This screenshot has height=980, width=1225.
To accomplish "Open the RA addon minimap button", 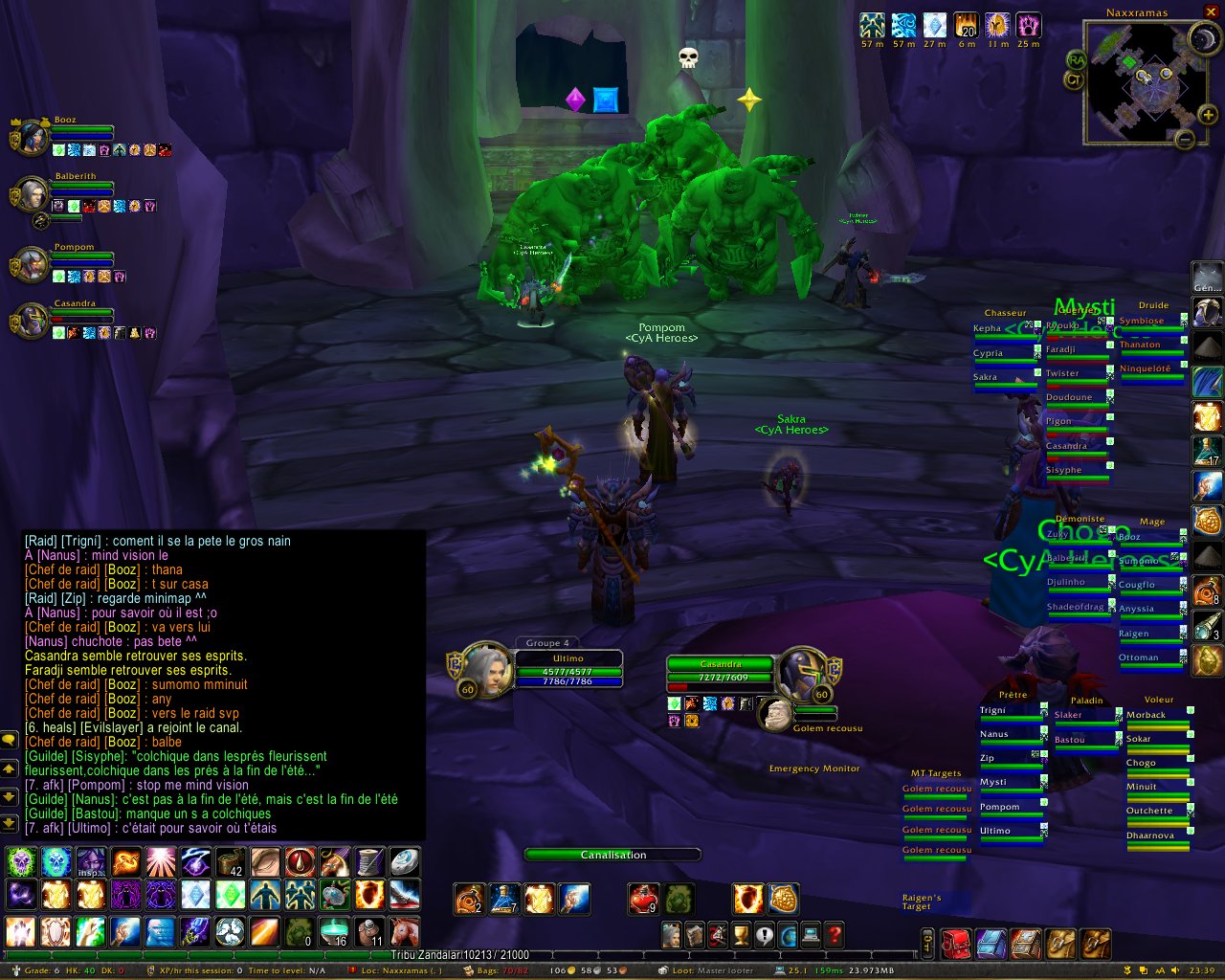I will pyautogui.click(x=1076, y=59).
